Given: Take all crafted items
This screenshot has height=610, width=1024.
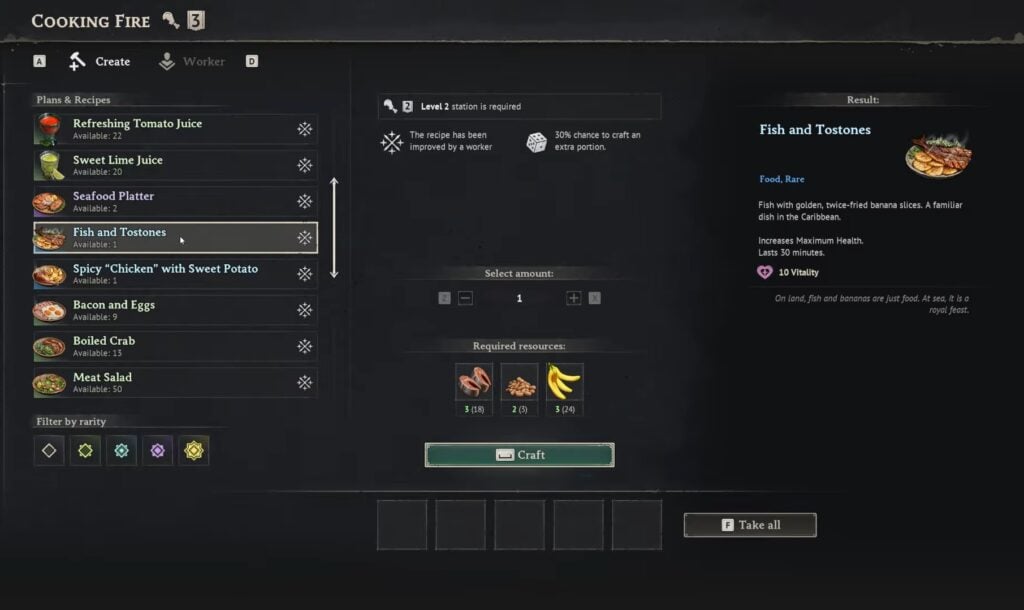Looking at the screenshot, I should click(750, 525).
